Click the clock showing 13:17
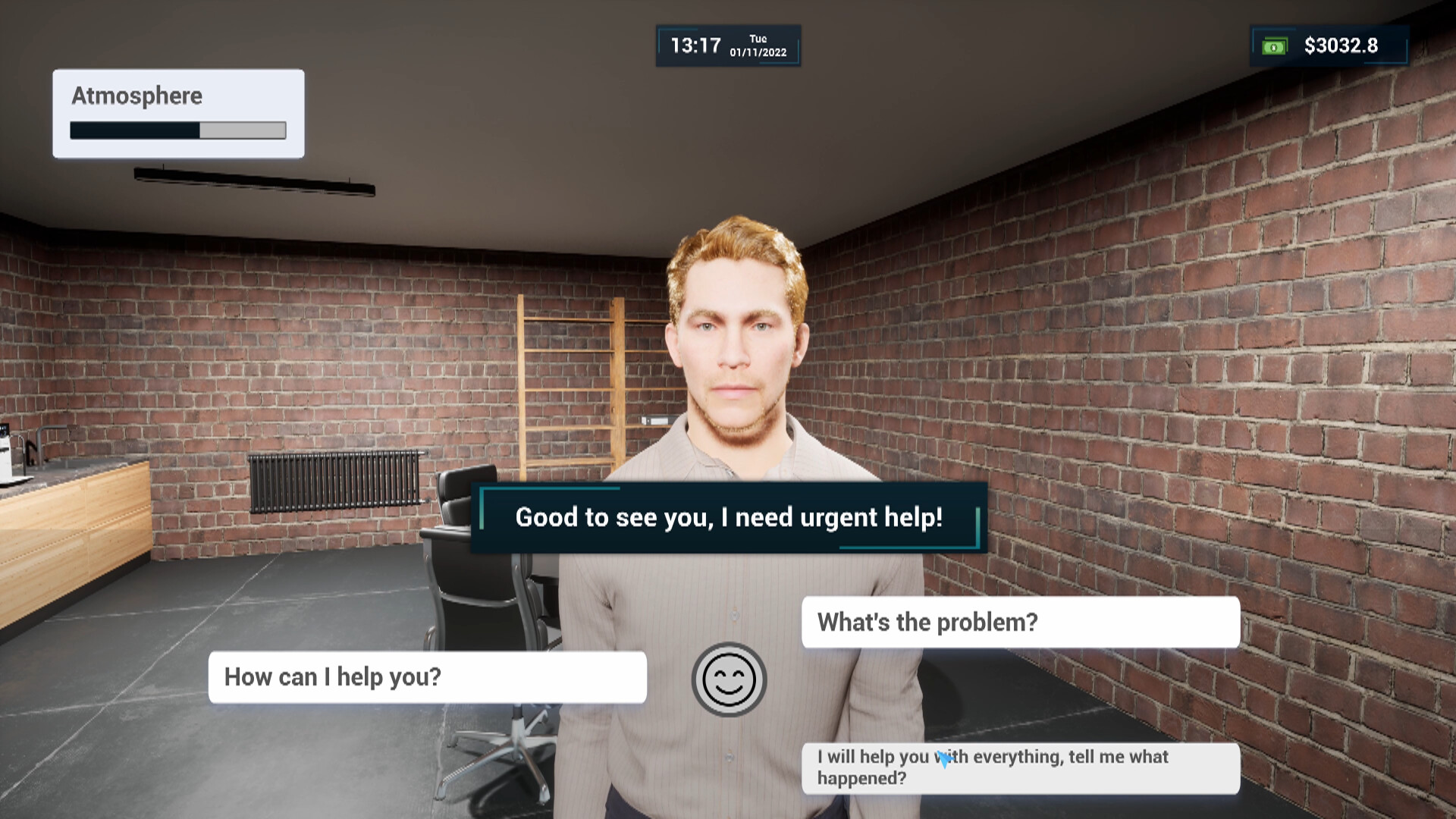Image resolution: width=1456 pixels, height=819 pixels. click(695, 45)
